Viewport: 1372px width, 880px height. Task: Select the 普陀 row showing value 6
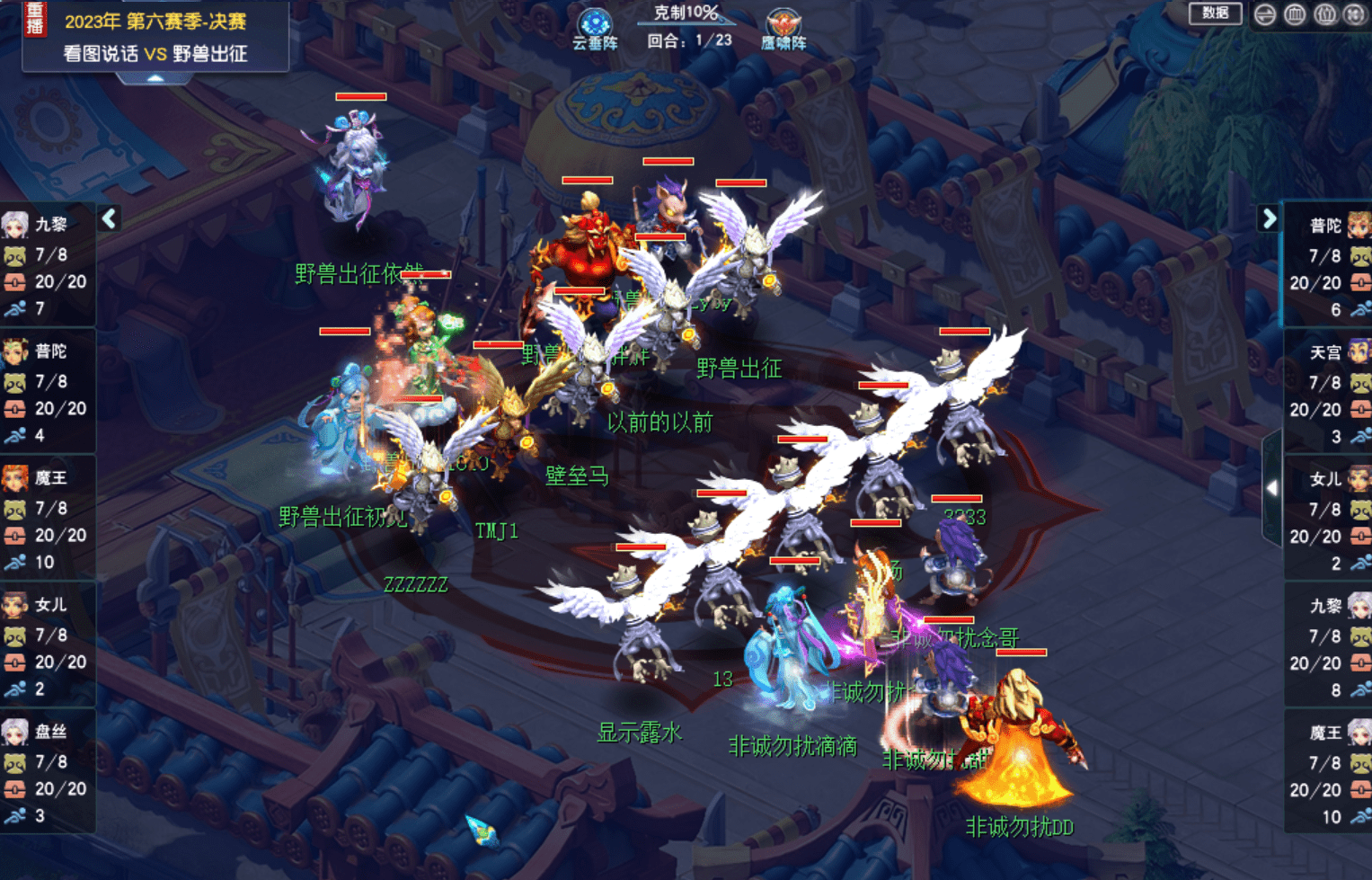[1328, 266]
